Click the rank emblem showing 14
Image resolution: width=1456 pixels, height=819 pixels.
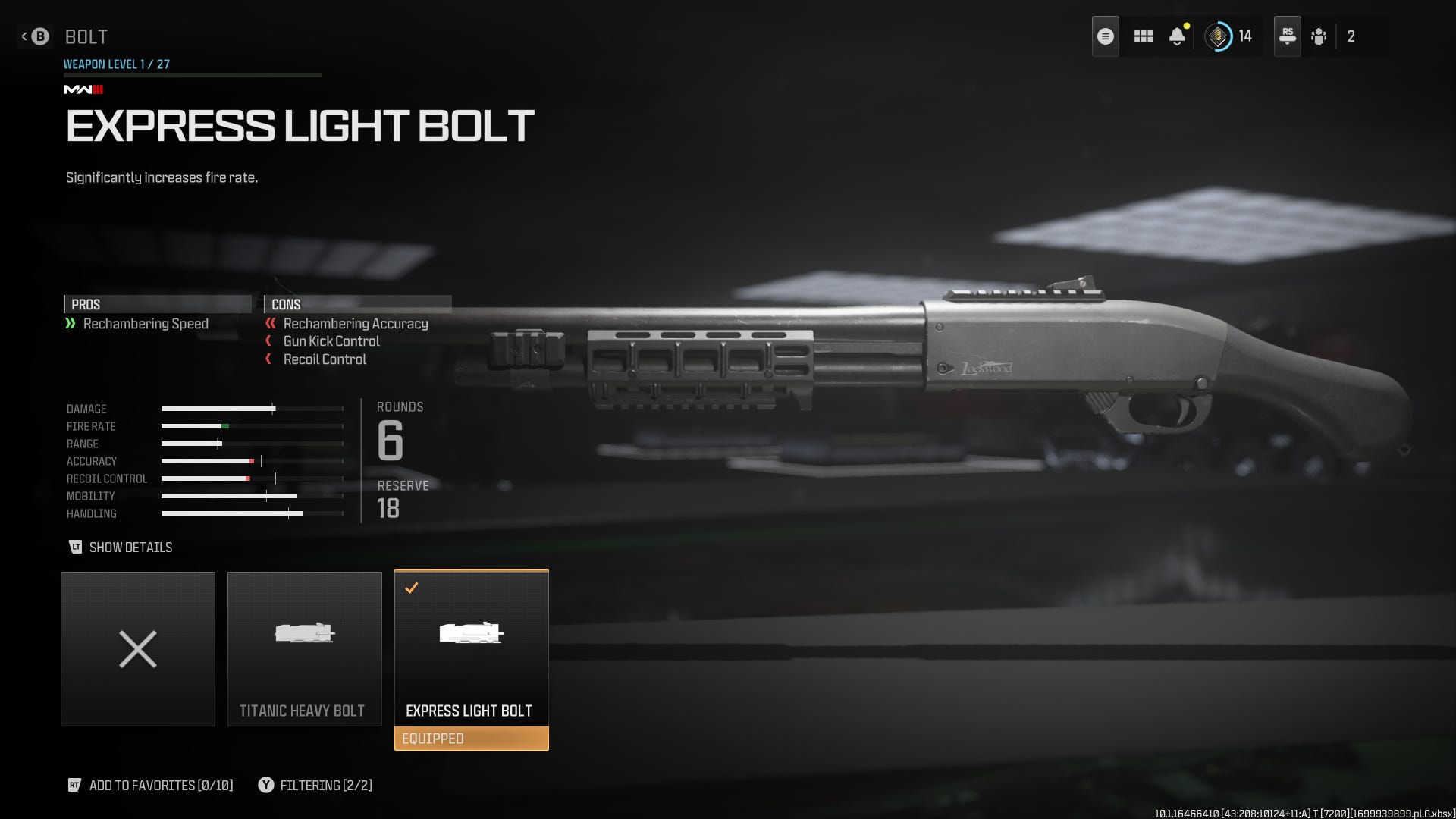coord(1219,36)
